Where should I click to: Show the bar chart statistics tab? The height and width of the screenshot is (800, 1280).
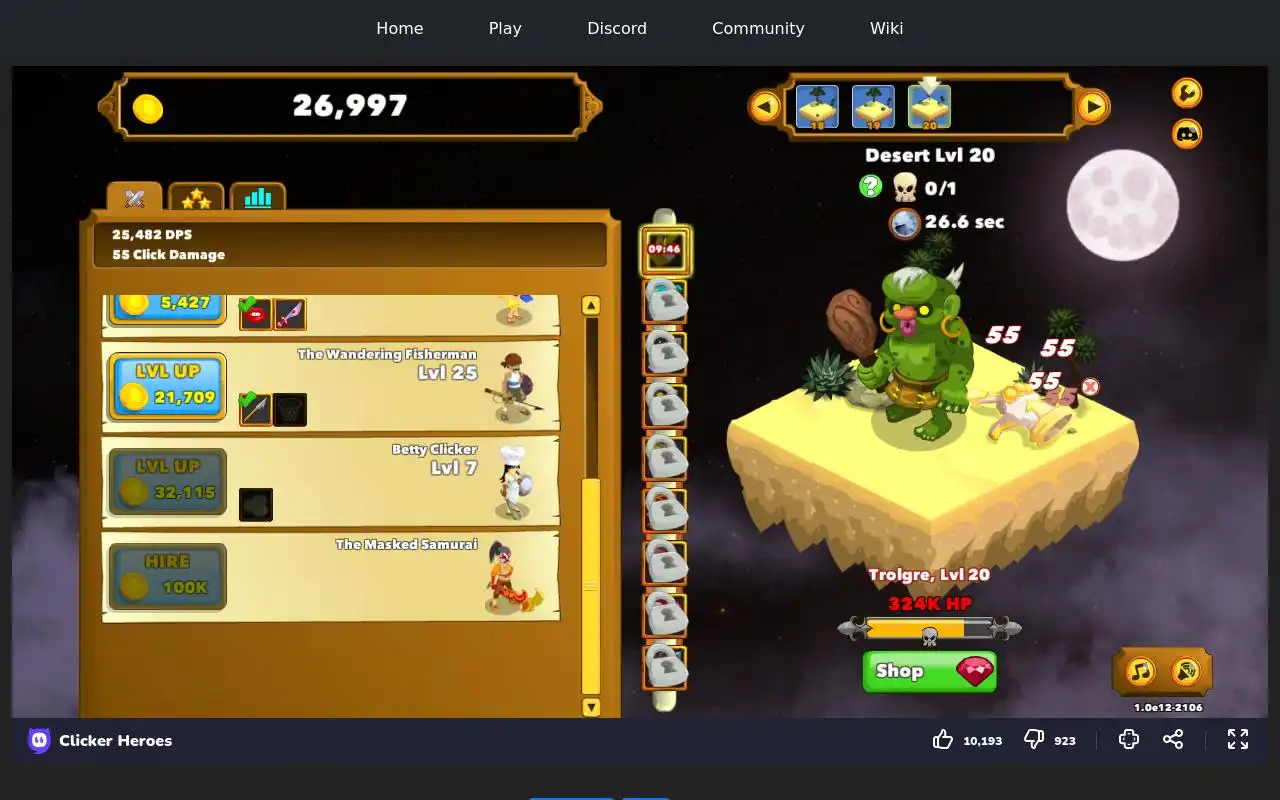pos(258,198)
